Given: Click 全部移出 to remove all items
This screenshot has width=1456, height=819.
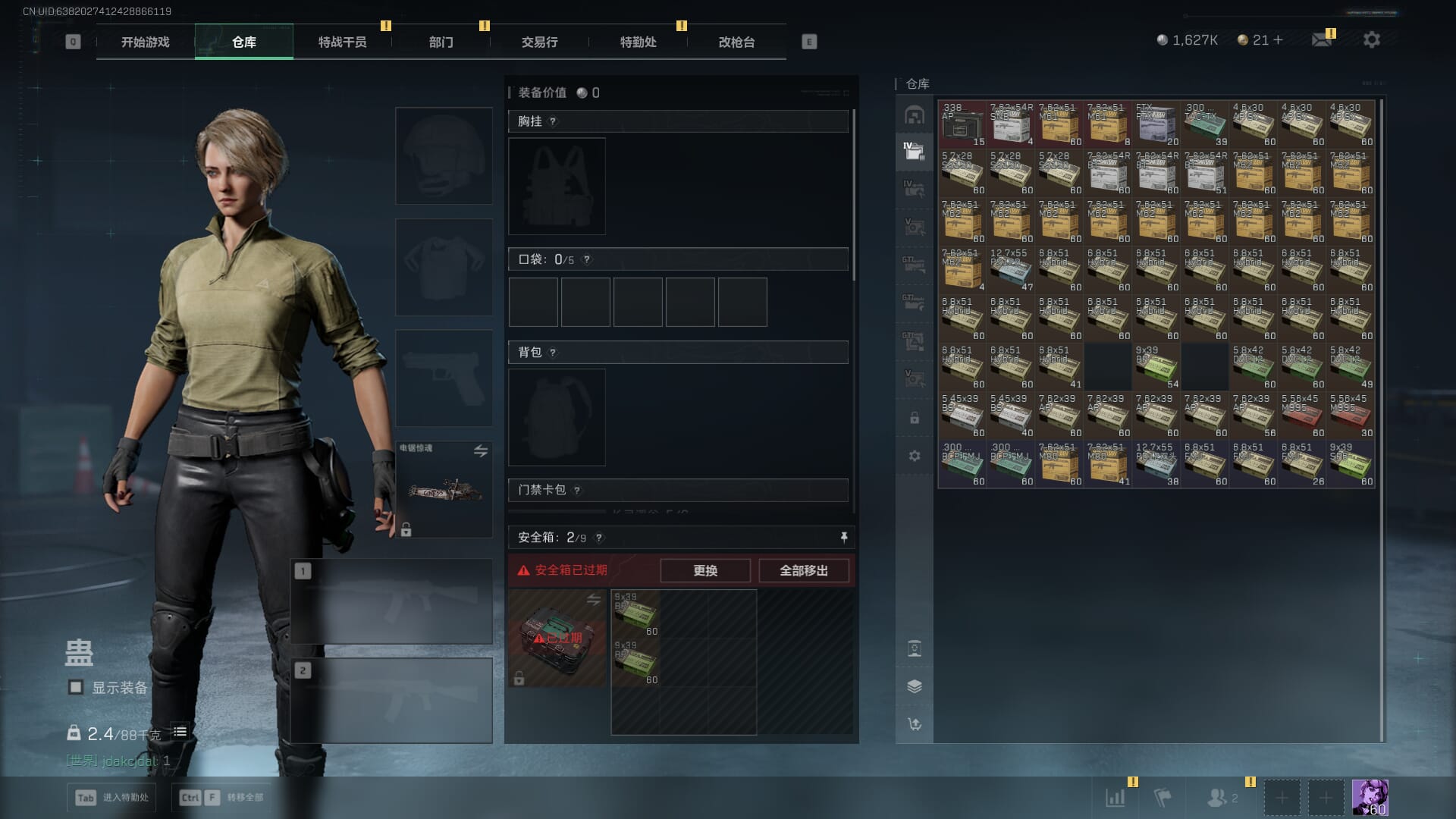Looking at the screenshot, I should [x=803, y=570].
